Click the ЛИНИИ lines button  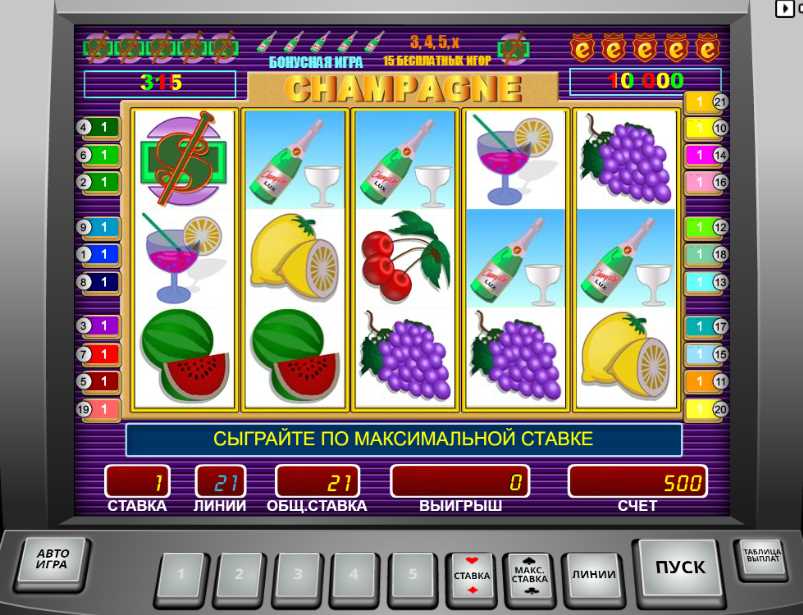pos(593,575)
